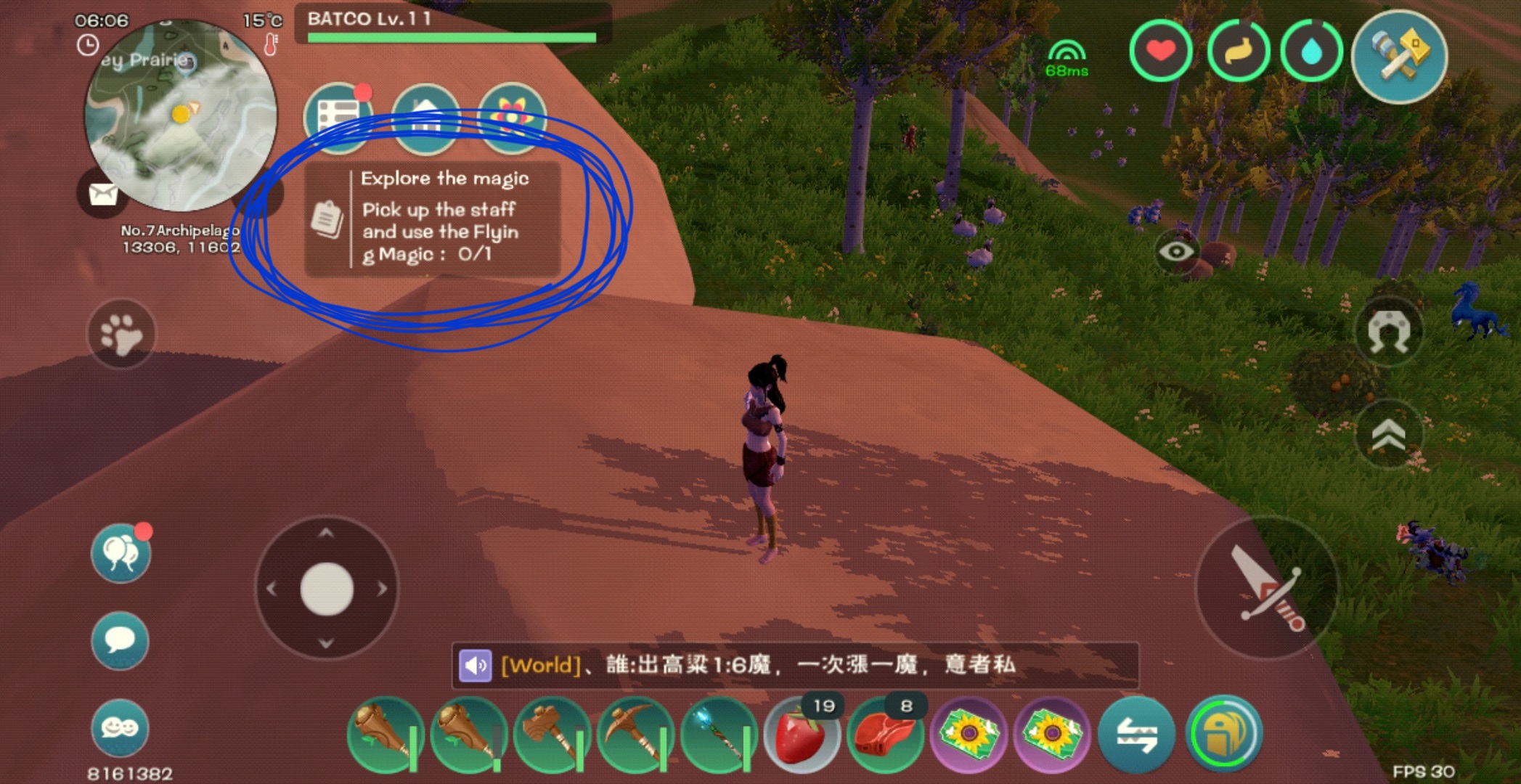This screenshot has height=784, width=1521.
Task: Open the hammer and blueprint crafting menu
Action: tap(1399, 55)
